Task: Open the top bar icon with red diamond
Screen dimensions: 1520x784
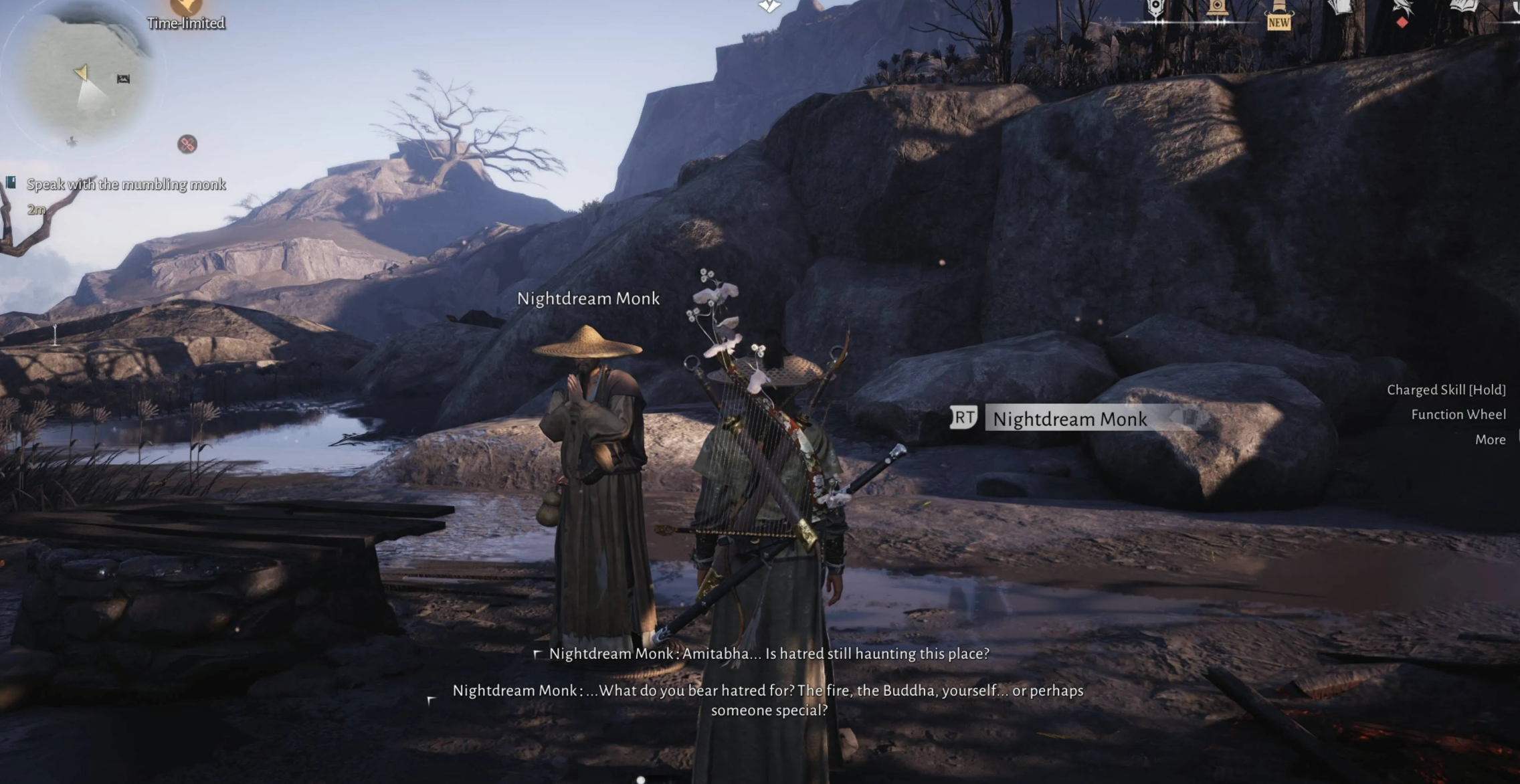Action: point(1402,11)
